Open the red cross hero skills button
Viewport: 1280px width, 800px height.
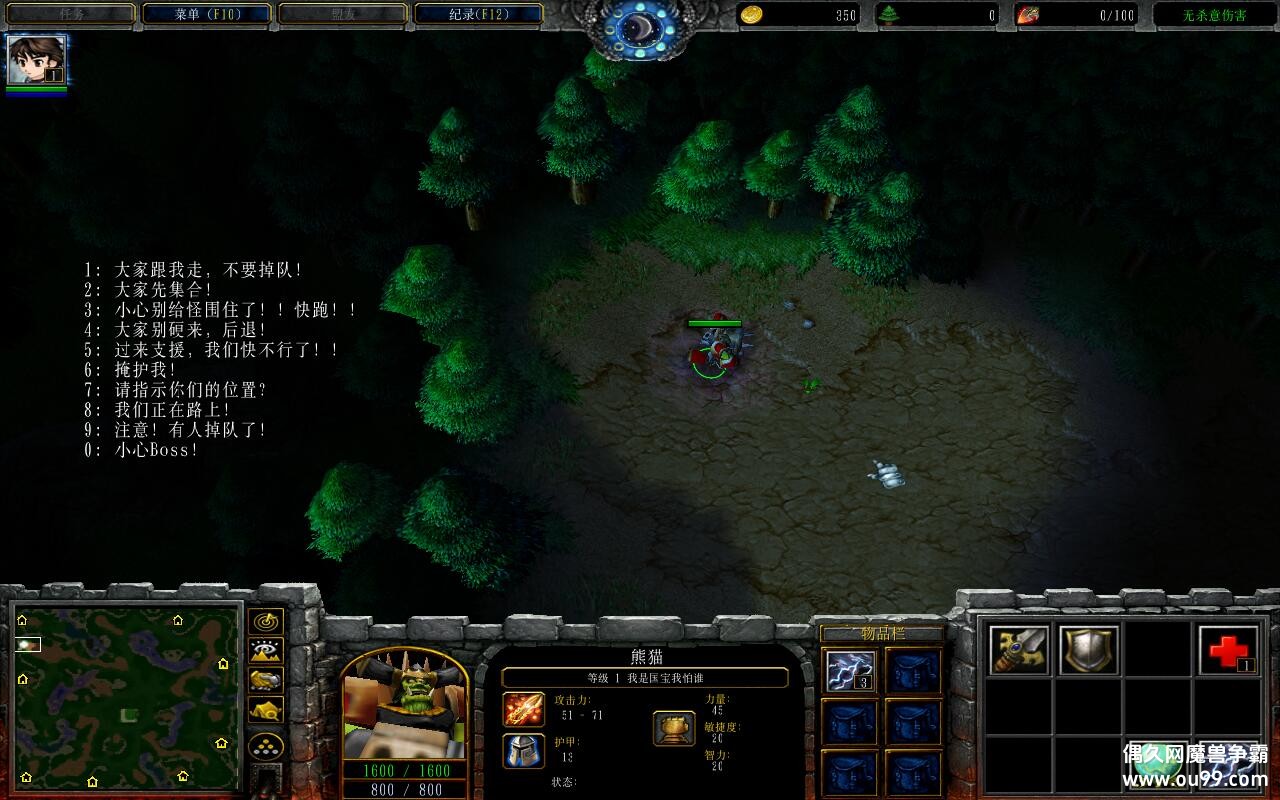[x=1228, y=650]
